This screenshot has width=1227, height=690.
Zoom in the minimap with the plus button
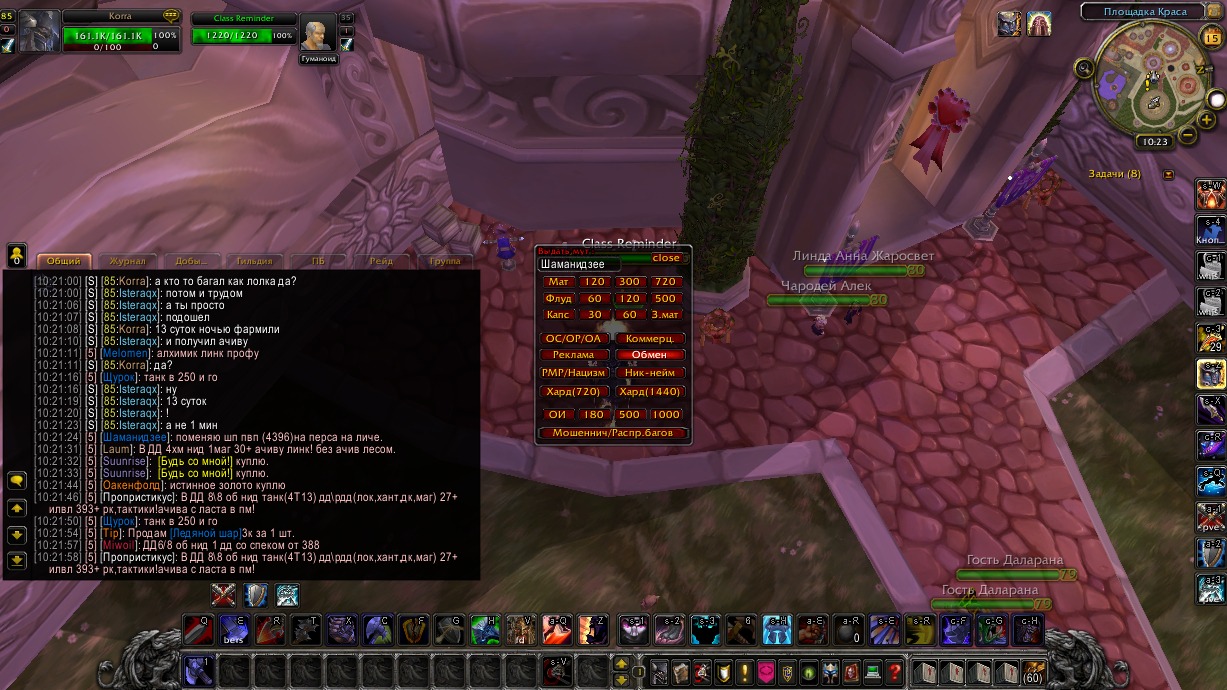point(1207,121)
